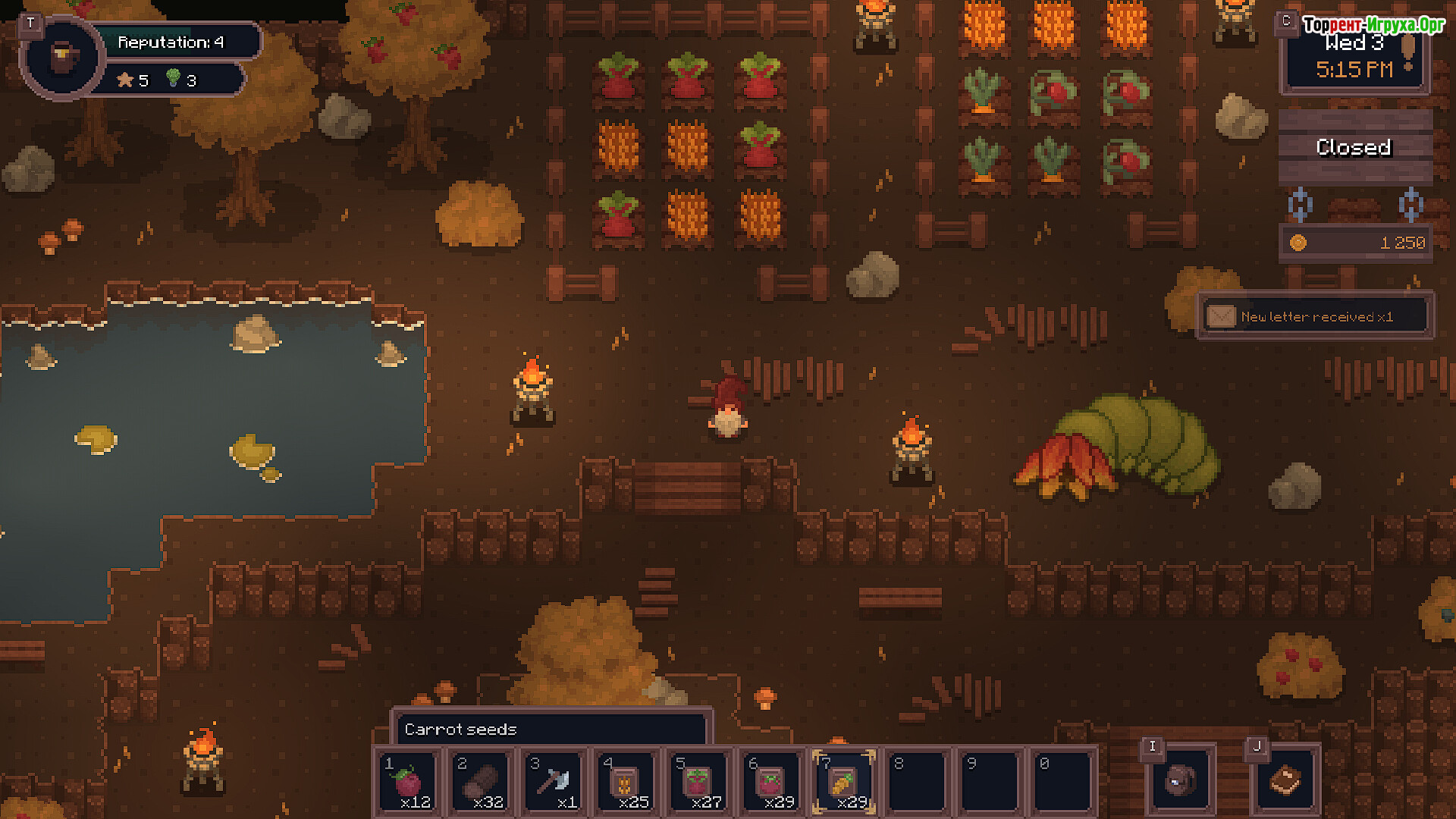Select the beetroot stack in hotbar slot 1

coord(408,783)
